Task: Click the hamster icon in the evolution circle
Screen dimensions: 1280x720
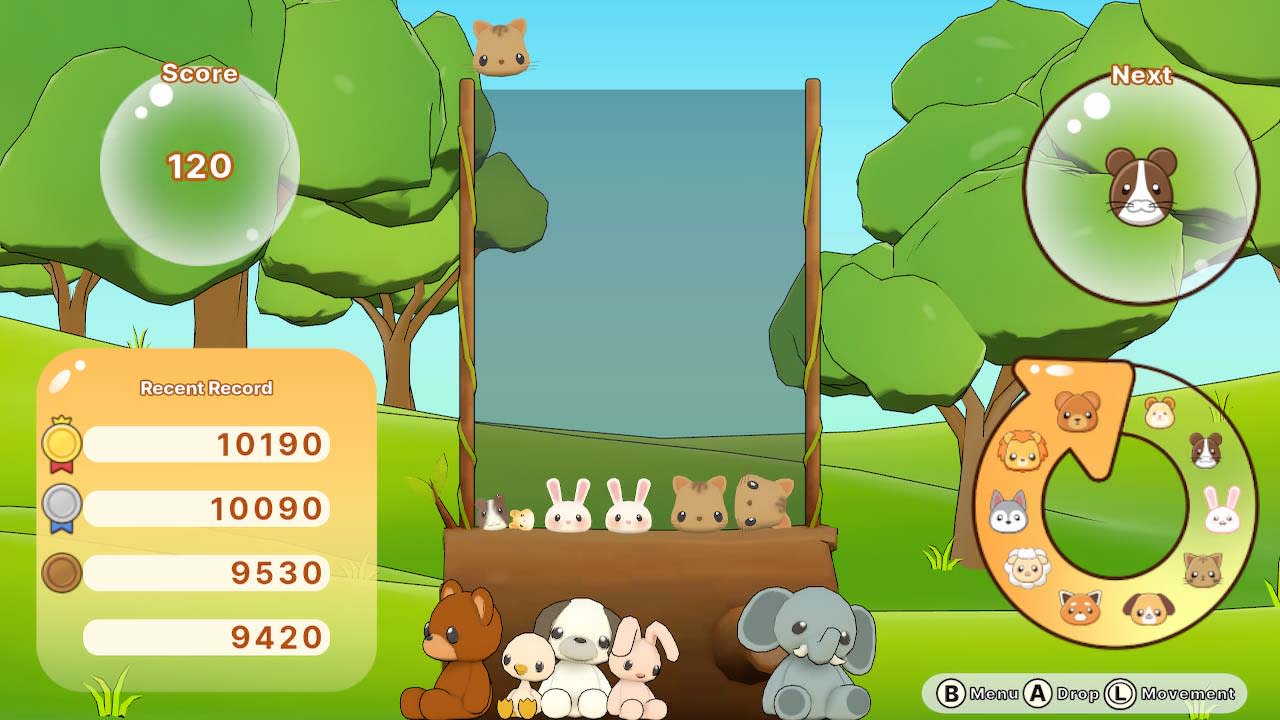Action: (1159, 412)
